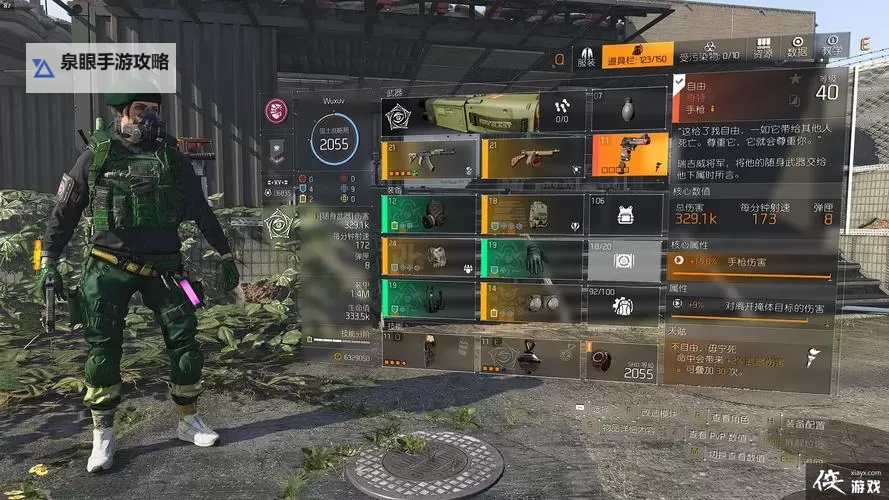
Task: Toggle the favorite star on the pistol
Action: pos(795,78)
